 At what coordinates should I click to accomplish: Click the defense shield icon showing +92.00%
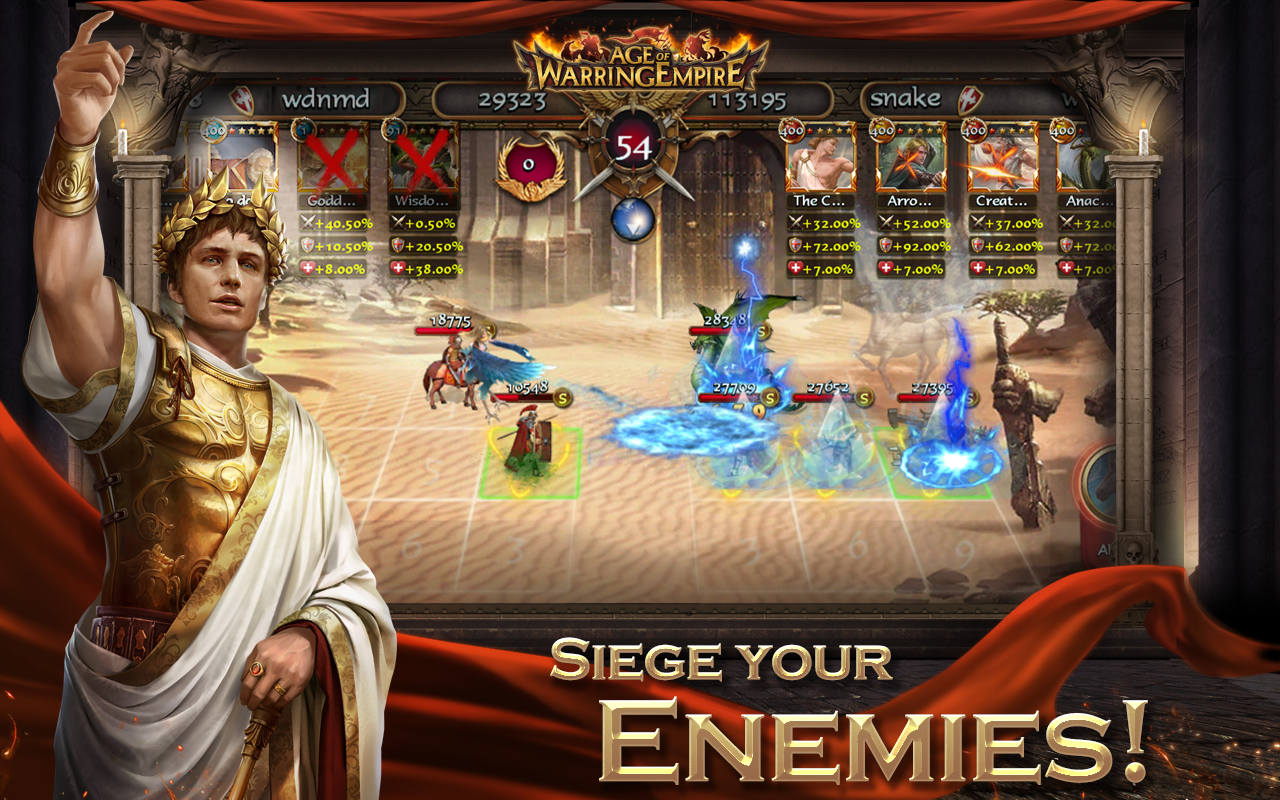coord(886,244)
